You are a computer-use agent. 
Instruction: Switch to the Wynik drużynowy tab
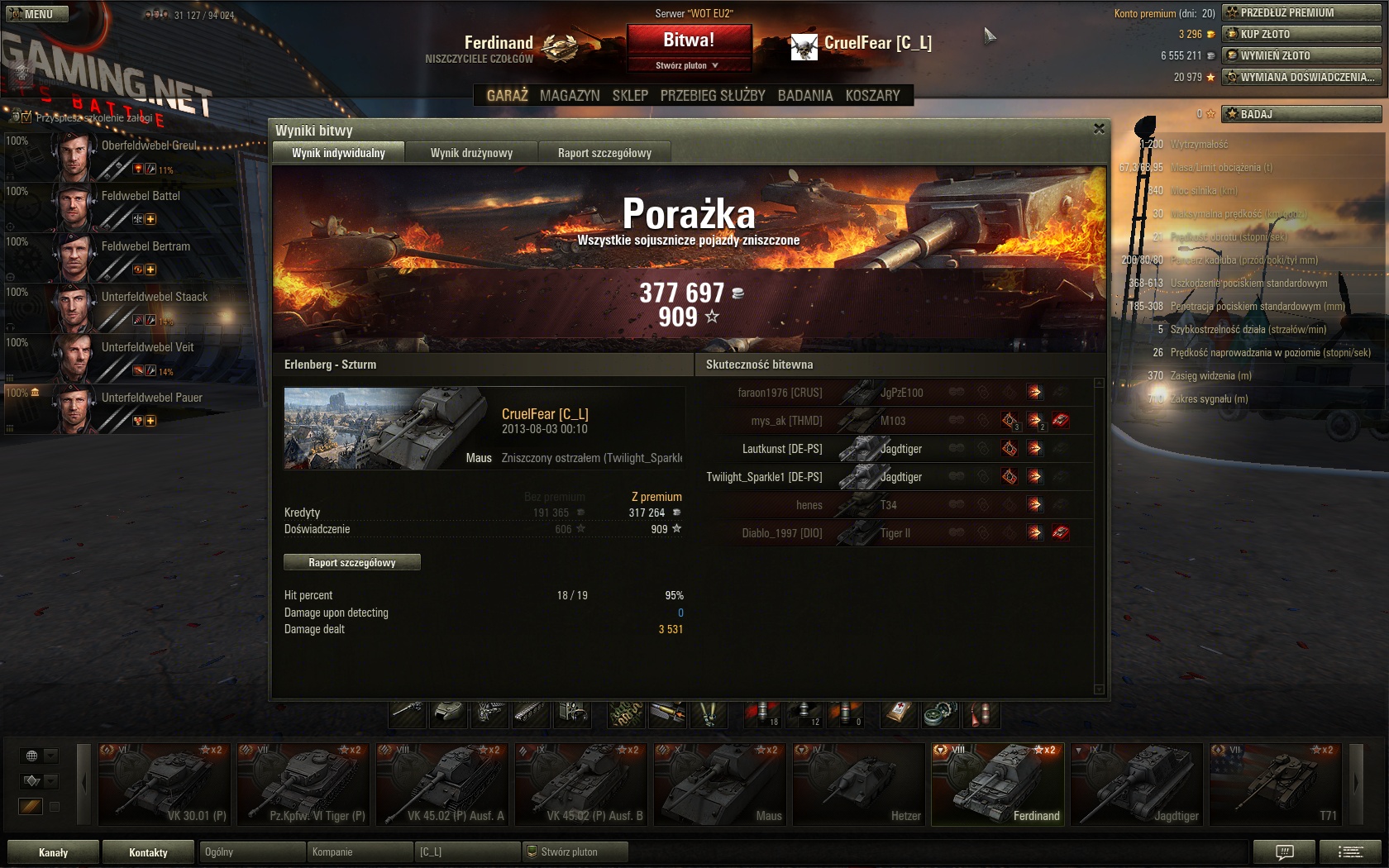tap(471, 153)
